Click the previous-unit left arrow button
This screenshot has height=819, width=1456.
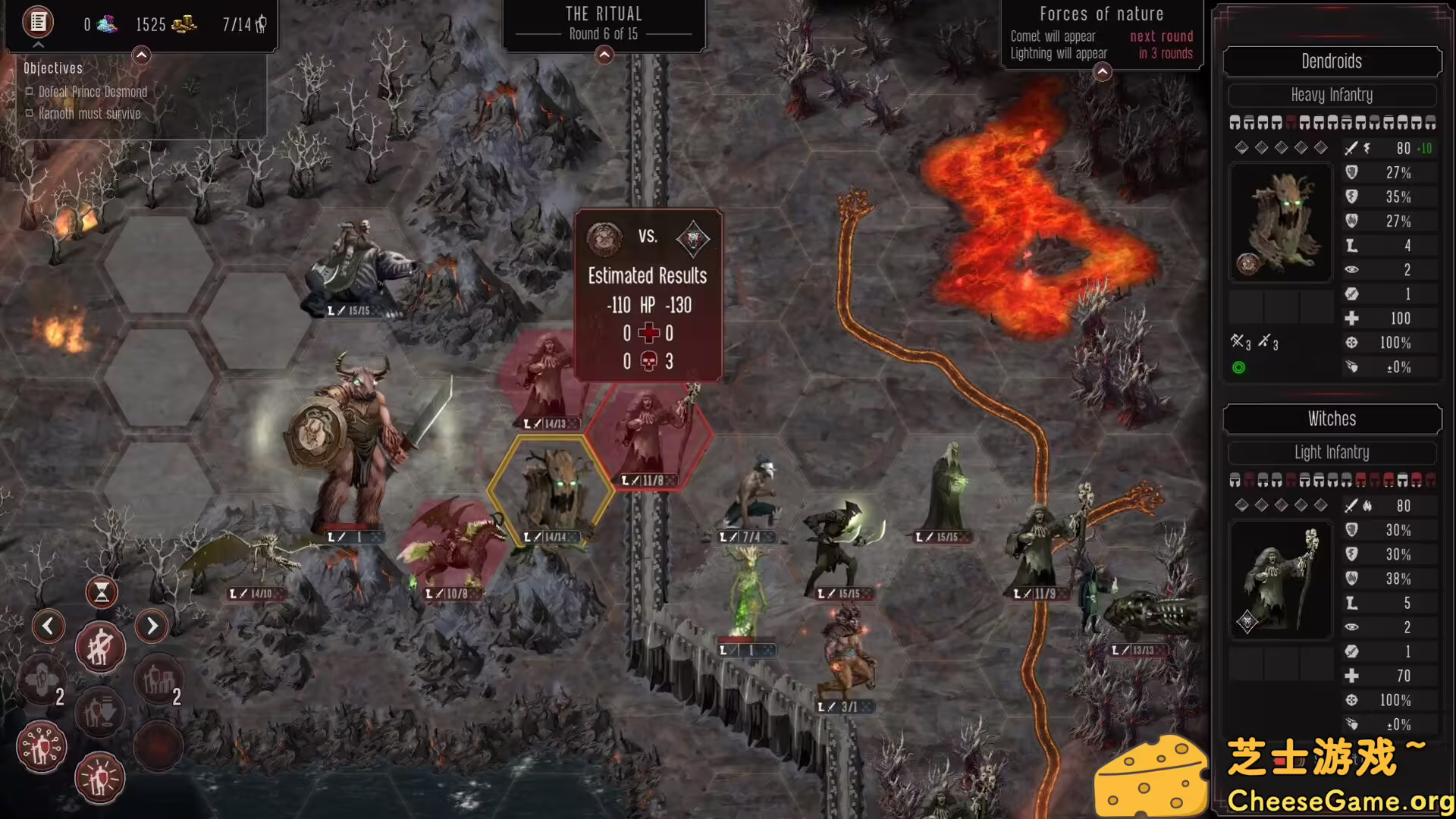tap(49, 625)
